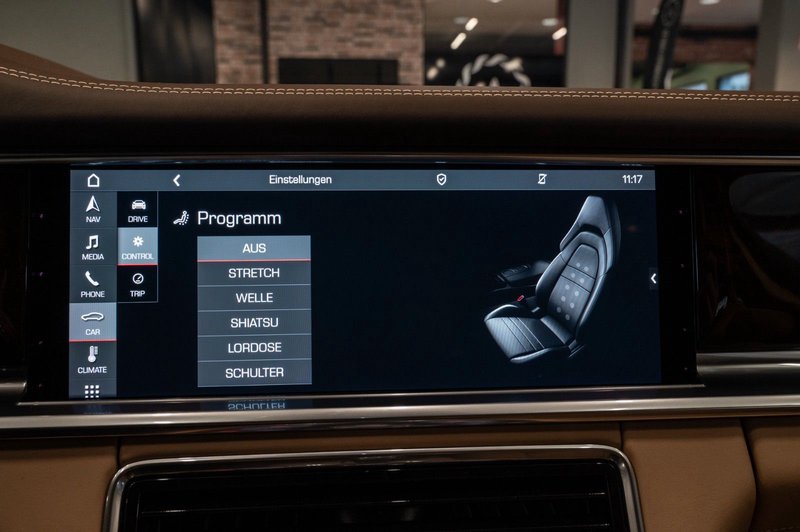Viewport: 800px width, 532px height.
Task: Open the PHONE menu
Action: [93, 285]
